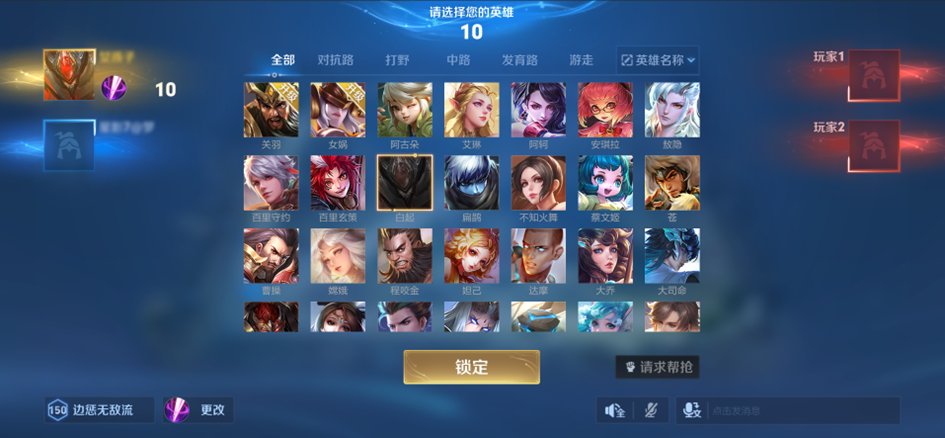Select the hero 妲己
This screenshot has height=438, width=945.
click(x=471, y=256)
